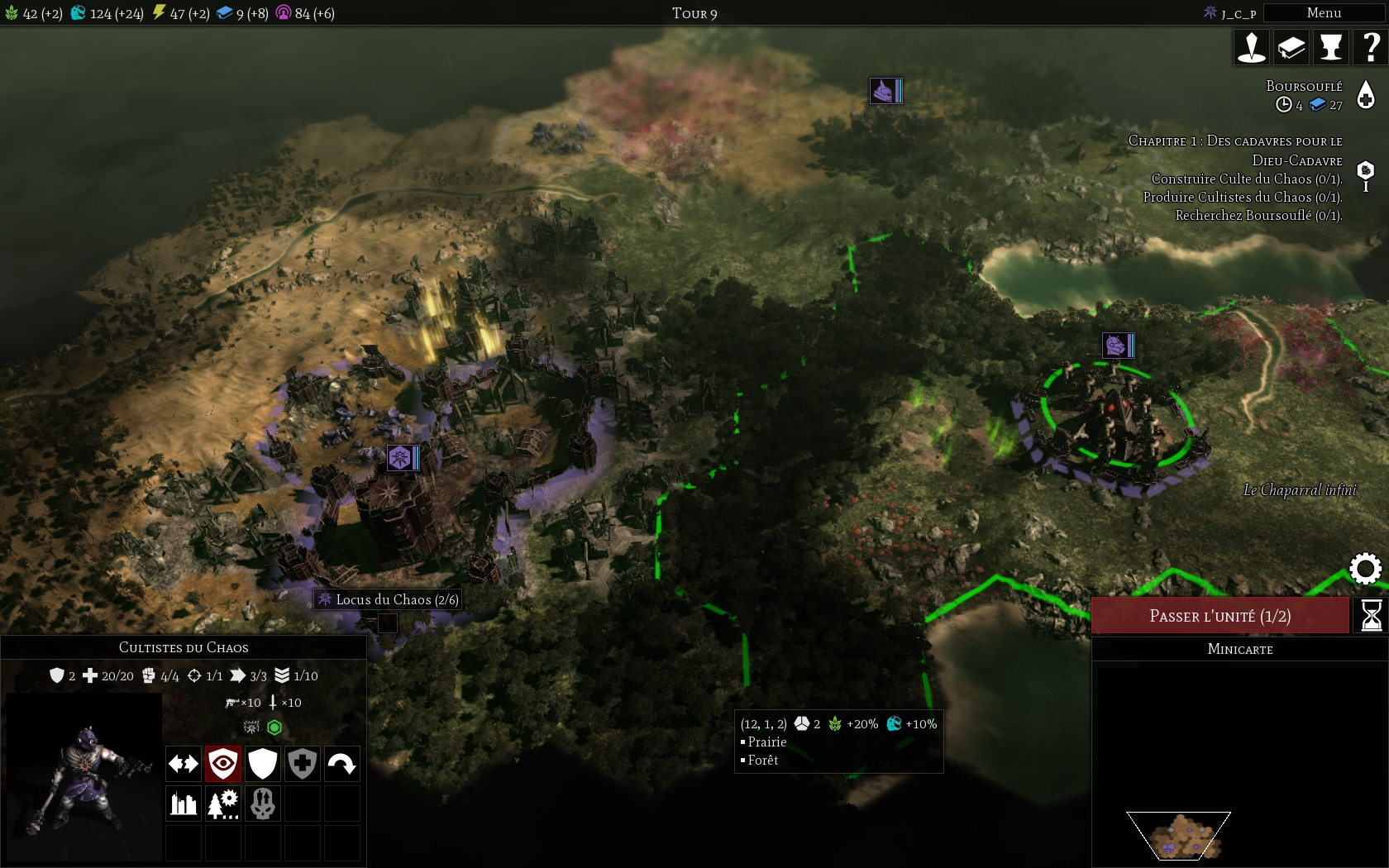This screenshot has width=1389, height=868.
Task: Click the hourglass end turn button
Action: pyautogui.click(x=1371, y=616)
